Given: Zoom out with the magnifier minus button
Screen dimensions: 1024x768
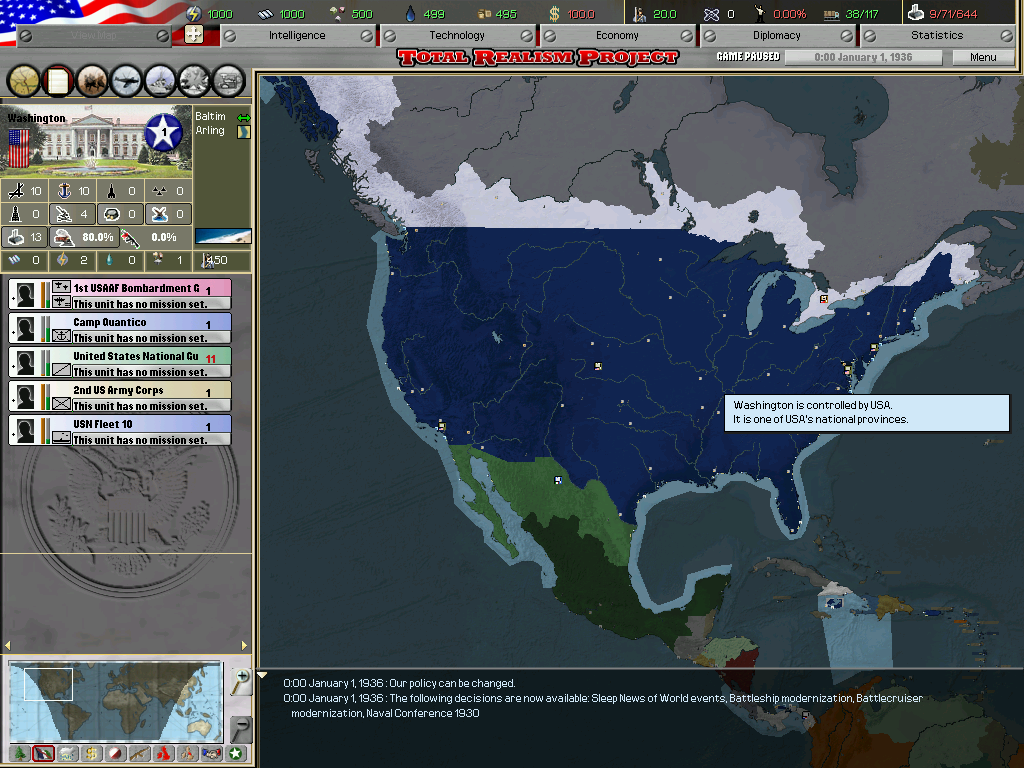Looking at the screenshot, I should pyautogui.click(x=240, y=727).
